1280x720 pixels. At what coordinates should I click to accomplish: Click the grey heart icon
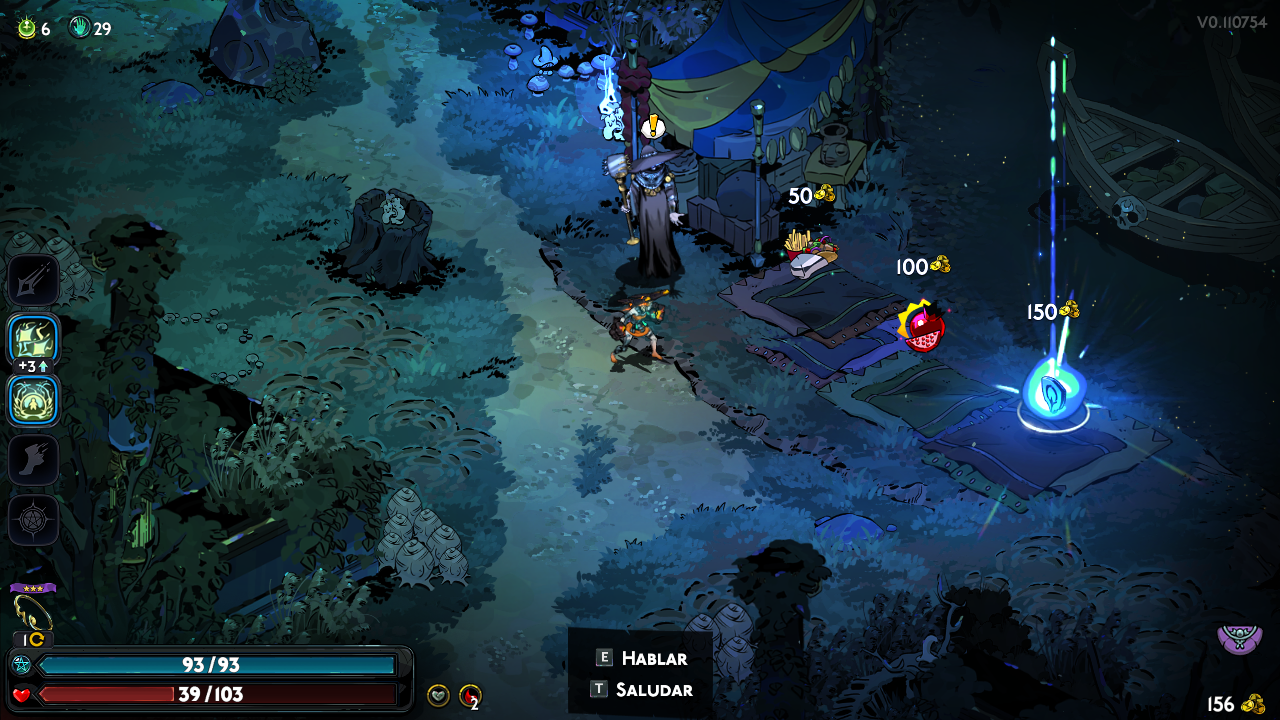pyautogui.click(x=438, y=695)
